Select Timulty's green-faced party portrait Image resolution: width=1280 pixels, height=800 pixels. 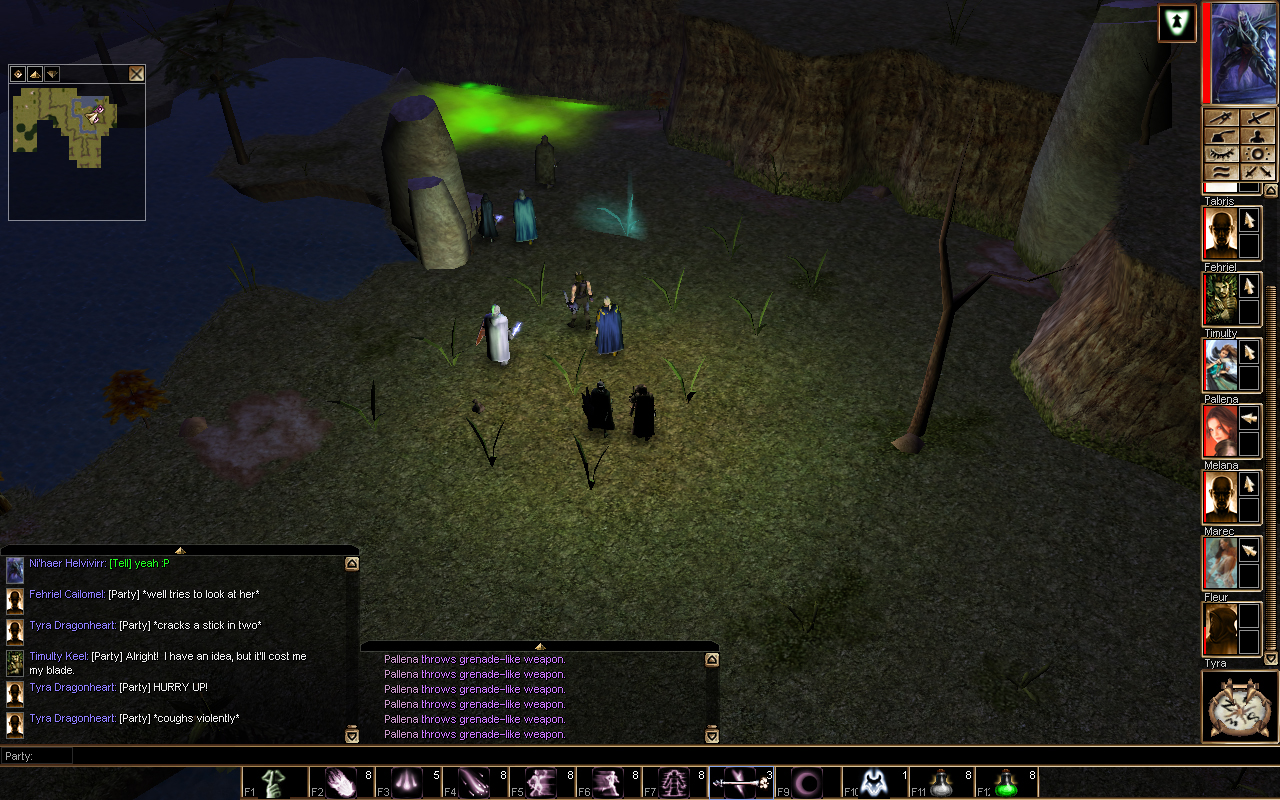click(x=1219, y=299)
